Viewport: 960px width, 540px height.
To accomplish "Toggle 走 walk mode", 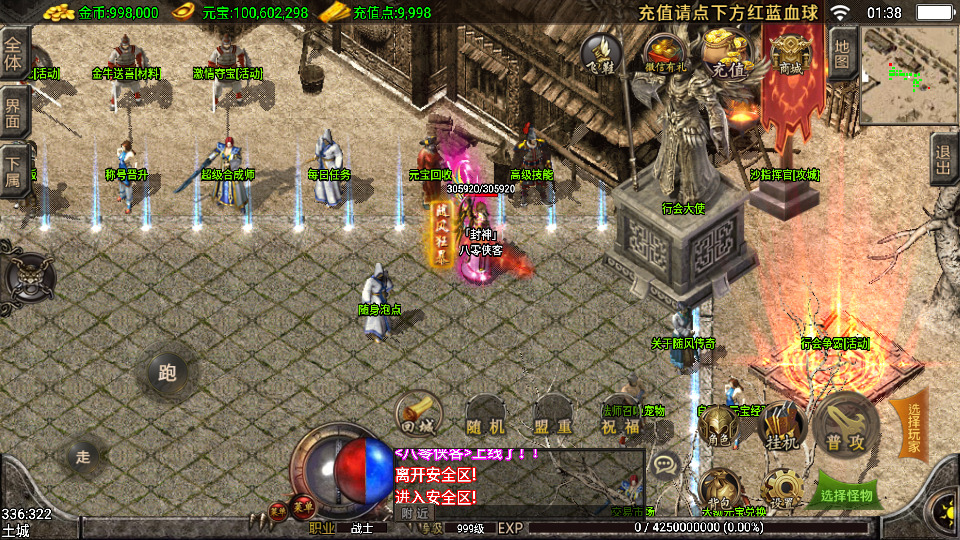I will pyautogui.click(x=83, y=457).
